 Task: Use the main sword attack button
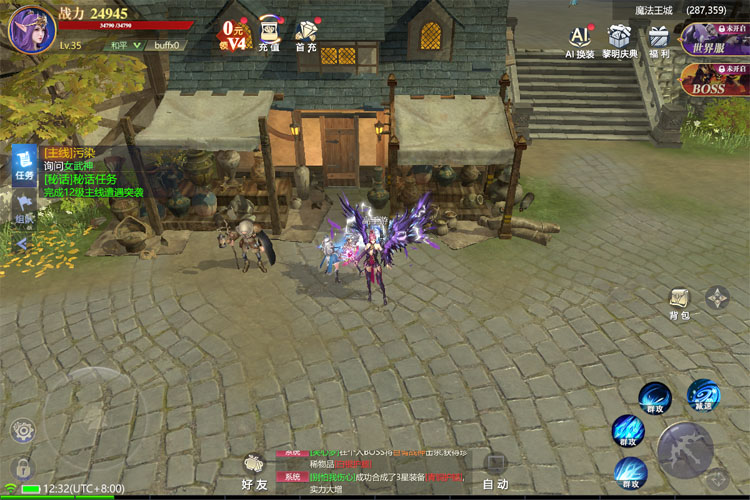[685, 449]
